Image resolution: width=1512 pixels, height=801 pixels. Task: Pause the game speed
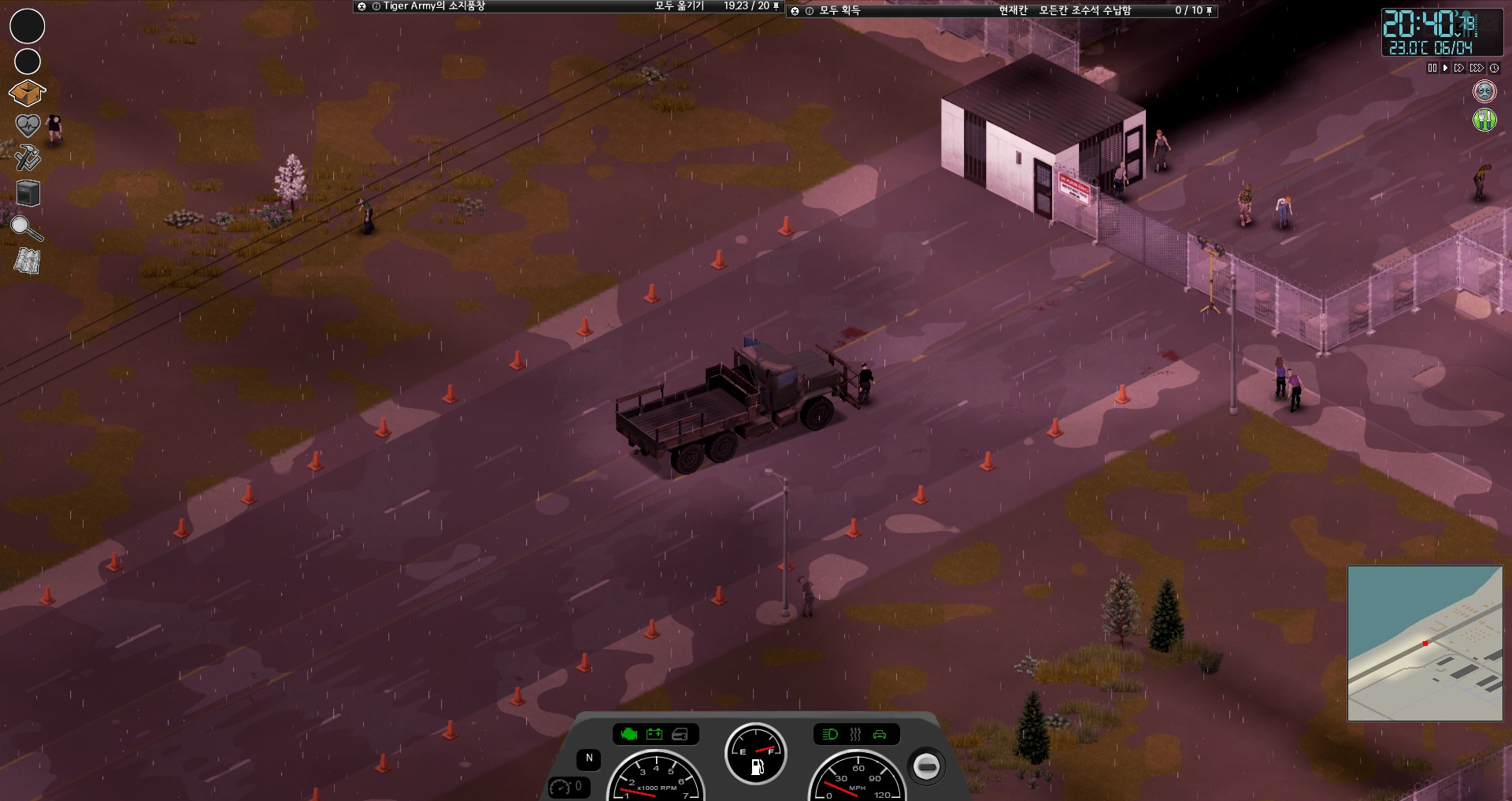1432,69
